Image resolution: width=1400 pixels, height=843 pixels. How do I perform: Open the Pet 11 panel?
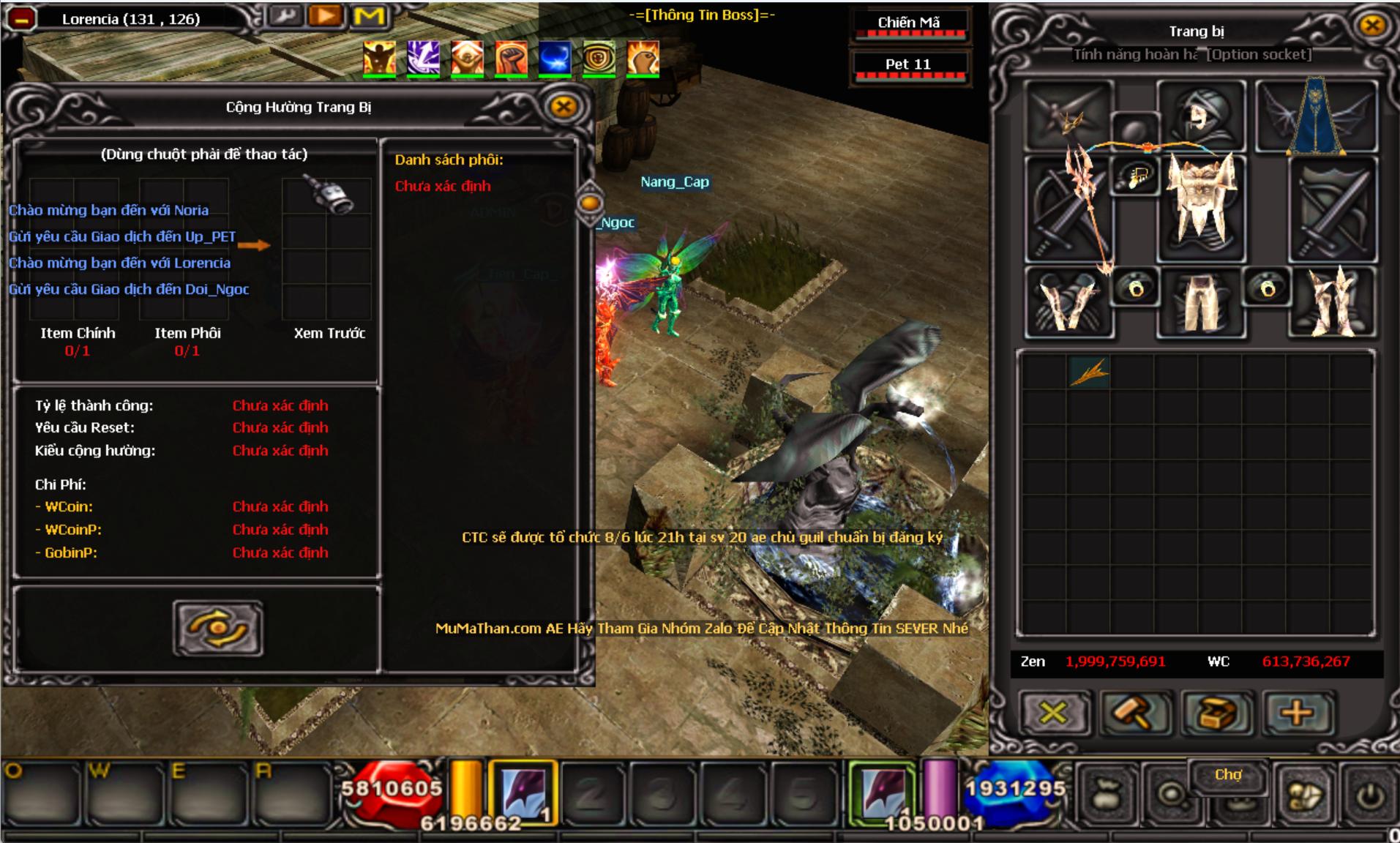coord(908,64)
